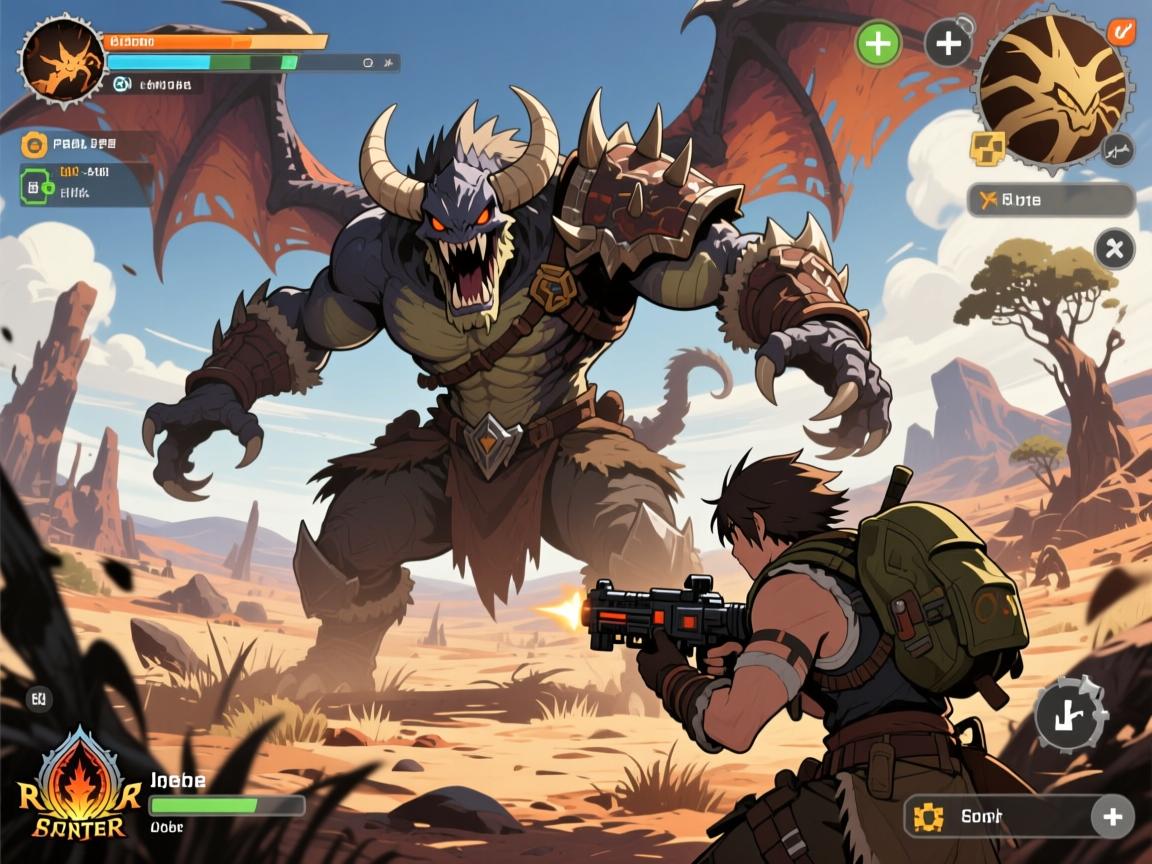Viewport: 1152px width, 864px height.
Task: Click the round dark icon under the minimap
Action: (x=1118, y=150)
